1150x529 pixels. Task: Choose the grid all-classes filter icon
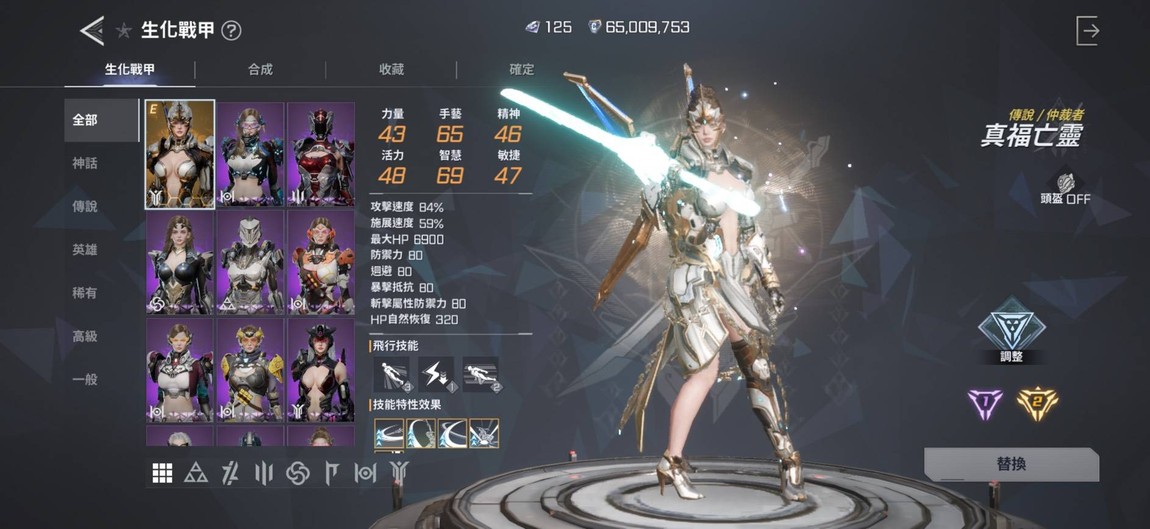coord(162,474)
